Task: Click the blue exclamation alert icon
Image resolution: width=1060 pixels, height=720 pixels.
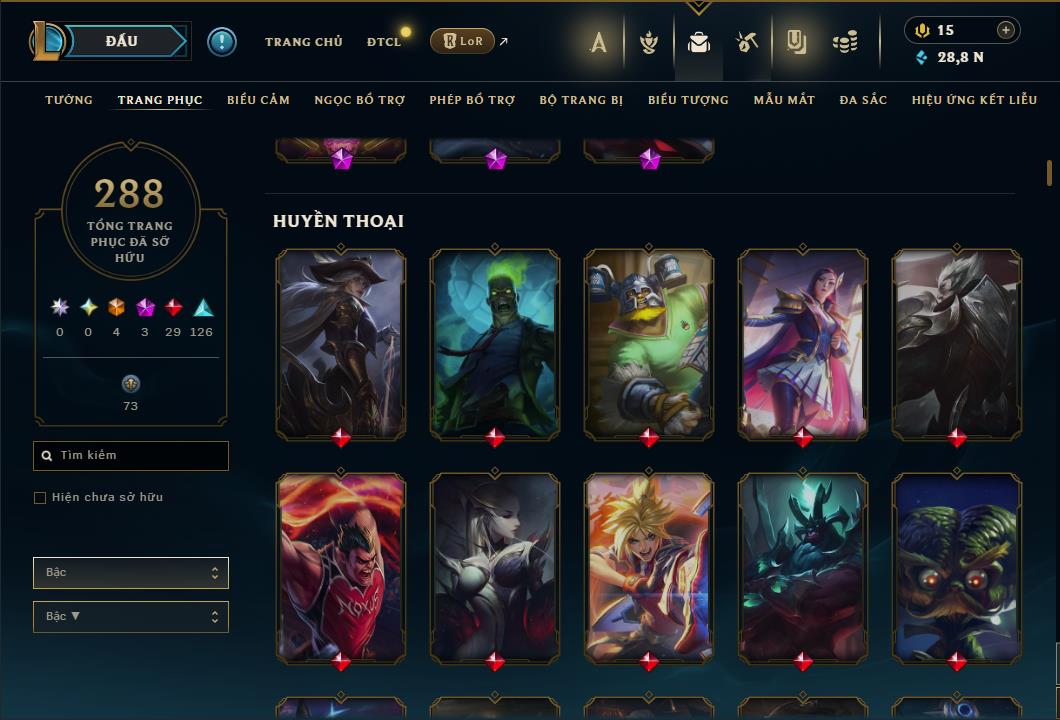Action: click(x=222, y=42)
